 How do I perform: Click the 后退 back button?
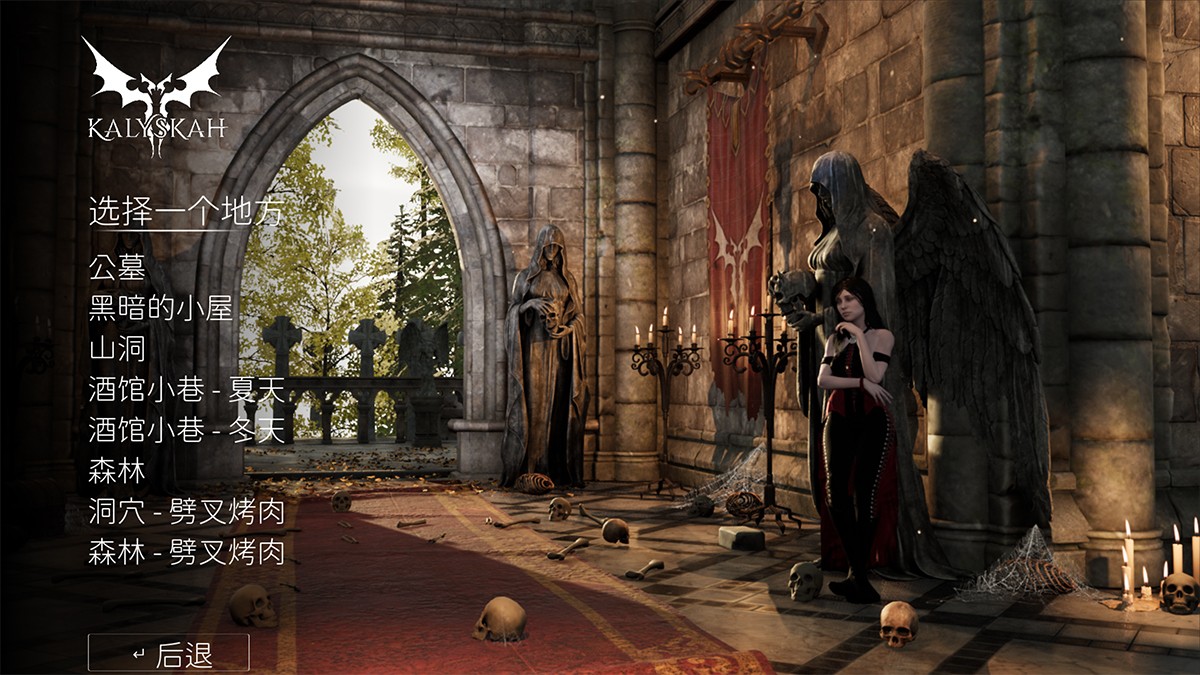click(x=169, y=654)
